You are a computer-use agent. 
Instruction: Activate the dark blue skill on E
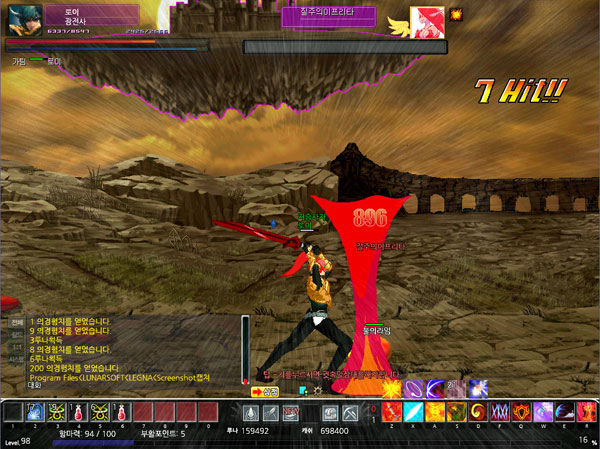(563, 412)
